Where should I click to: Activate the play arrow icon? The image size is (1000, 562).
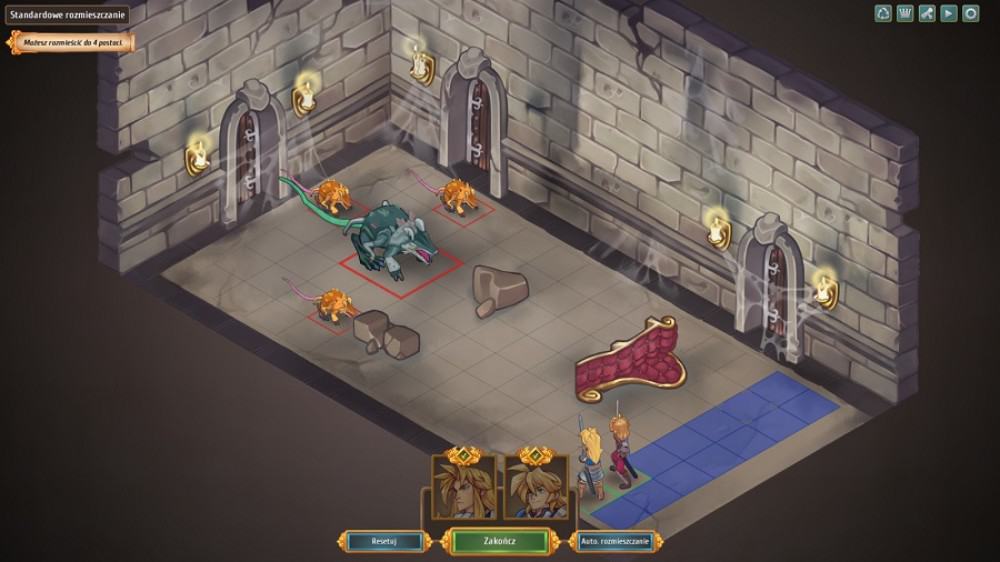click(x=948, y=14)
